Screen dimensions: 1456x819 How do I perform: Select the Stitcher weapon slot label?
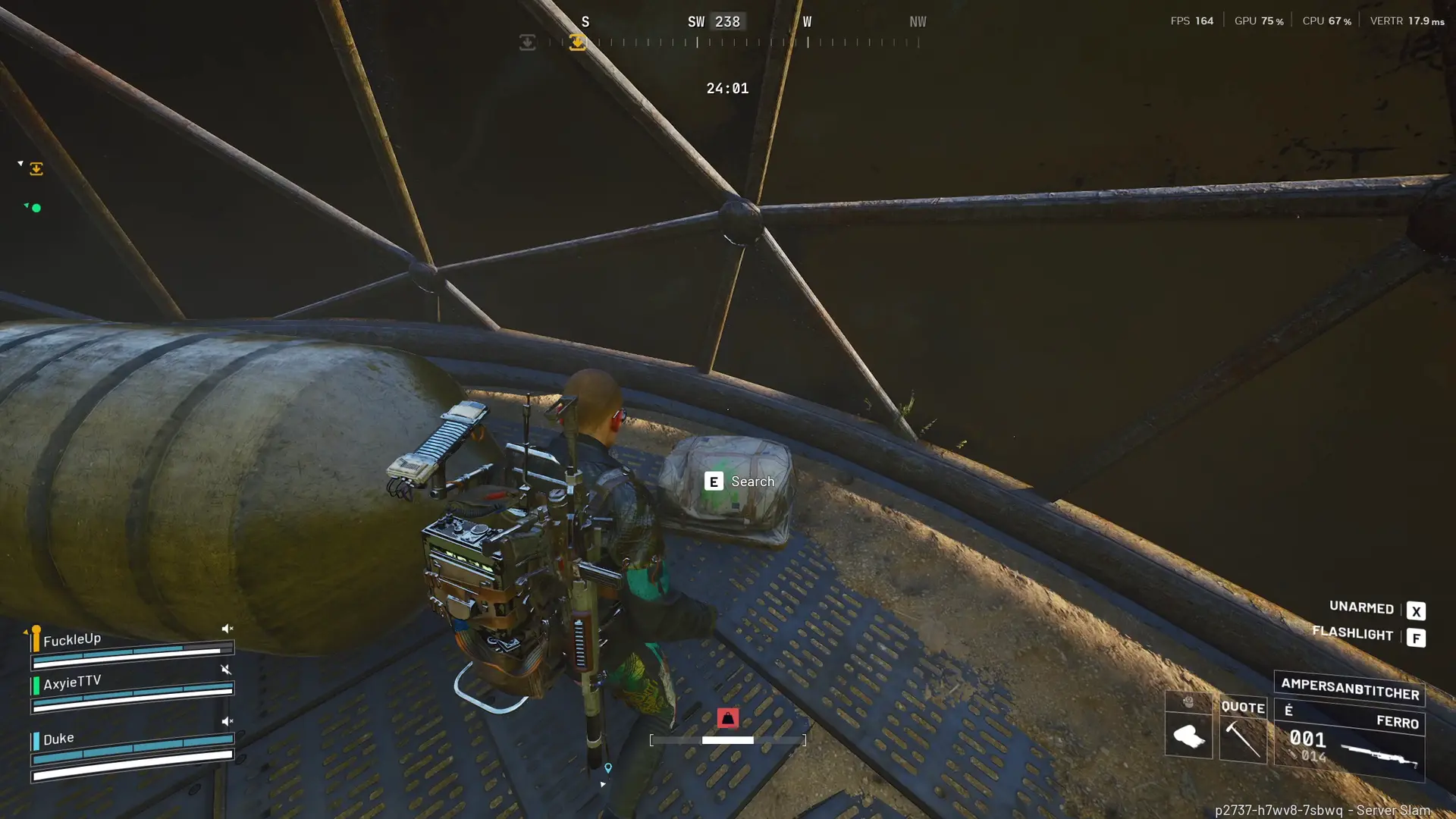coord(1349,689)
